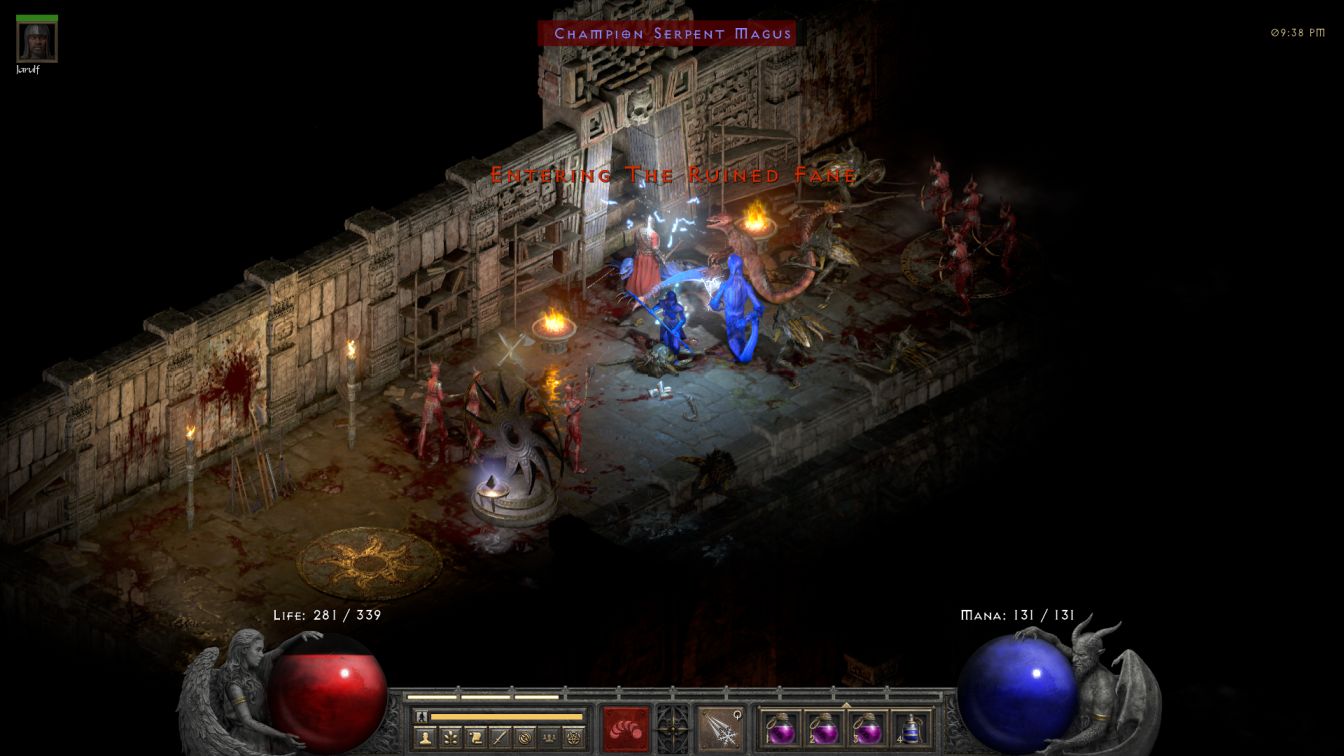
Task: Toggle the run/walk icon beside the stamina bar
Action: tap(422, 716)
